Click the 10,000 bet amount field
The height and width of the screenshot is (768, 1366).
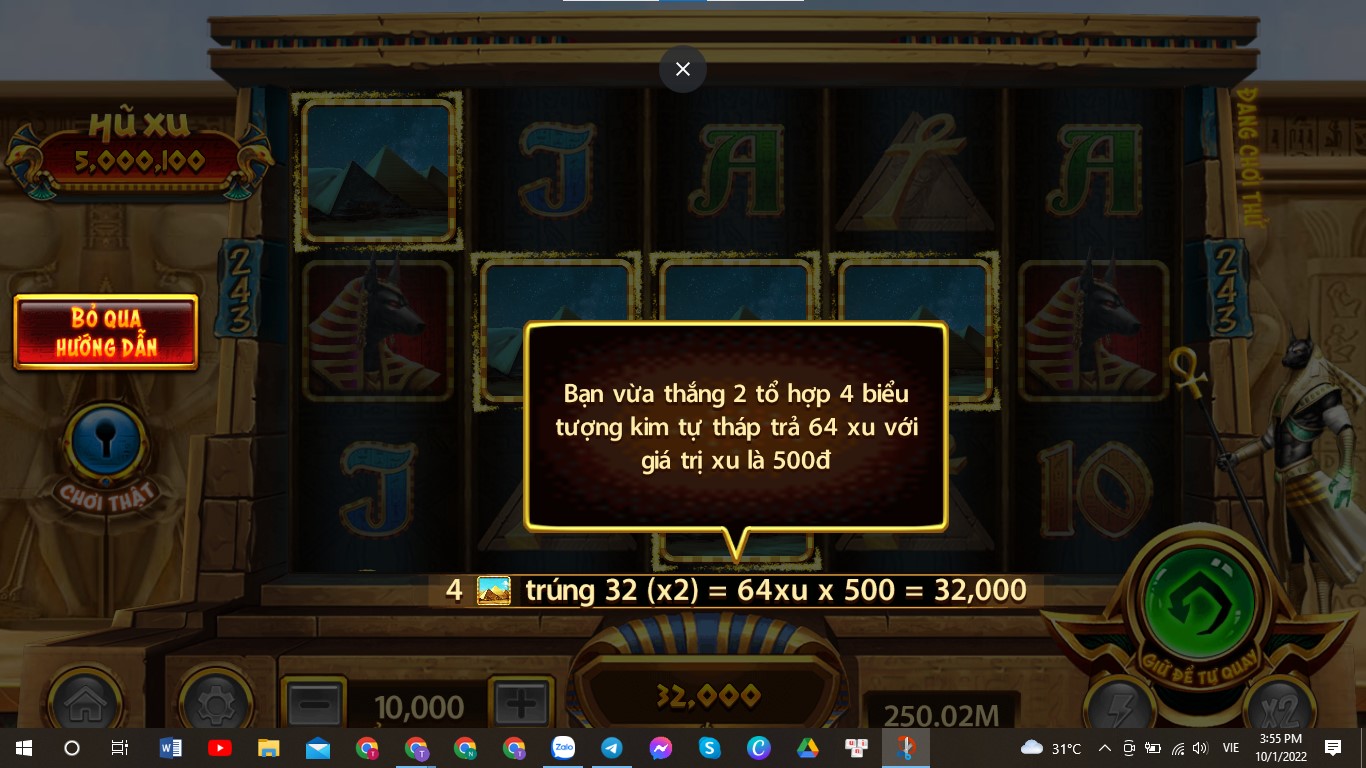click(x=418, y=703)
